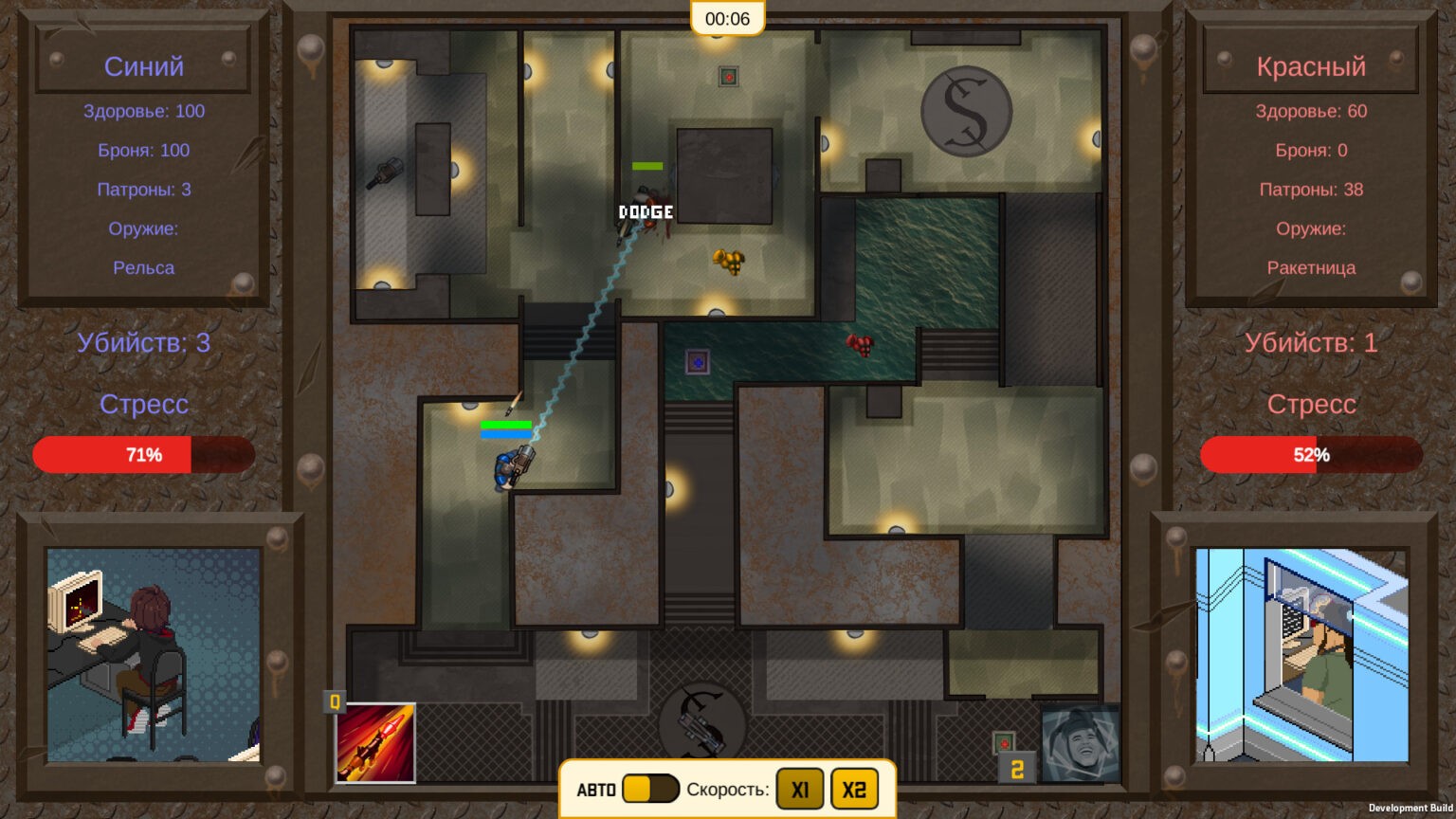Select the laughing face portrait ability

tap(1080, 743)
